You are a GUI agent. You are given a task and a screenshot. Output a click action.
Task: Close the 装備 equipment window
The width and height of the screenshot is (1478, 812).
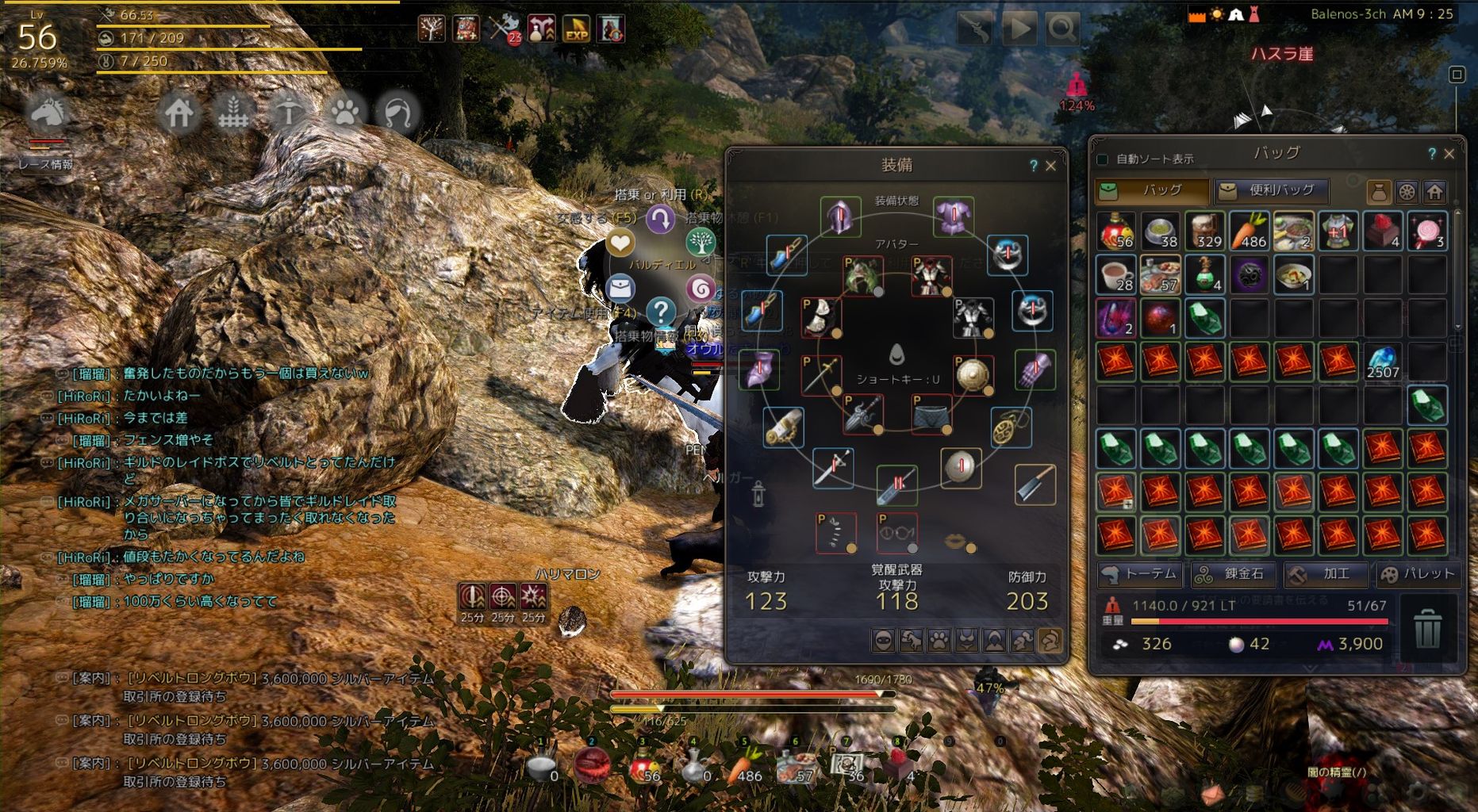(x=1050, y=166)
